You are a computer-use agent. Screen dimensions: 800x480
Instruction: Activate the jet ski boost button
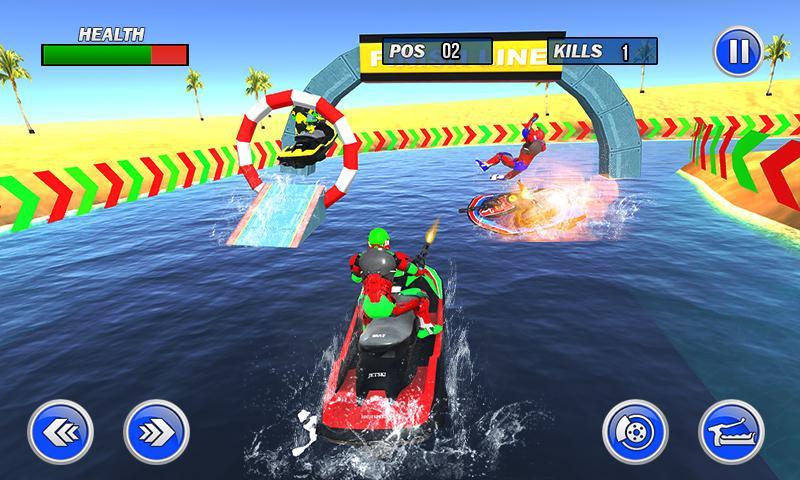click(x=731, y=433)
